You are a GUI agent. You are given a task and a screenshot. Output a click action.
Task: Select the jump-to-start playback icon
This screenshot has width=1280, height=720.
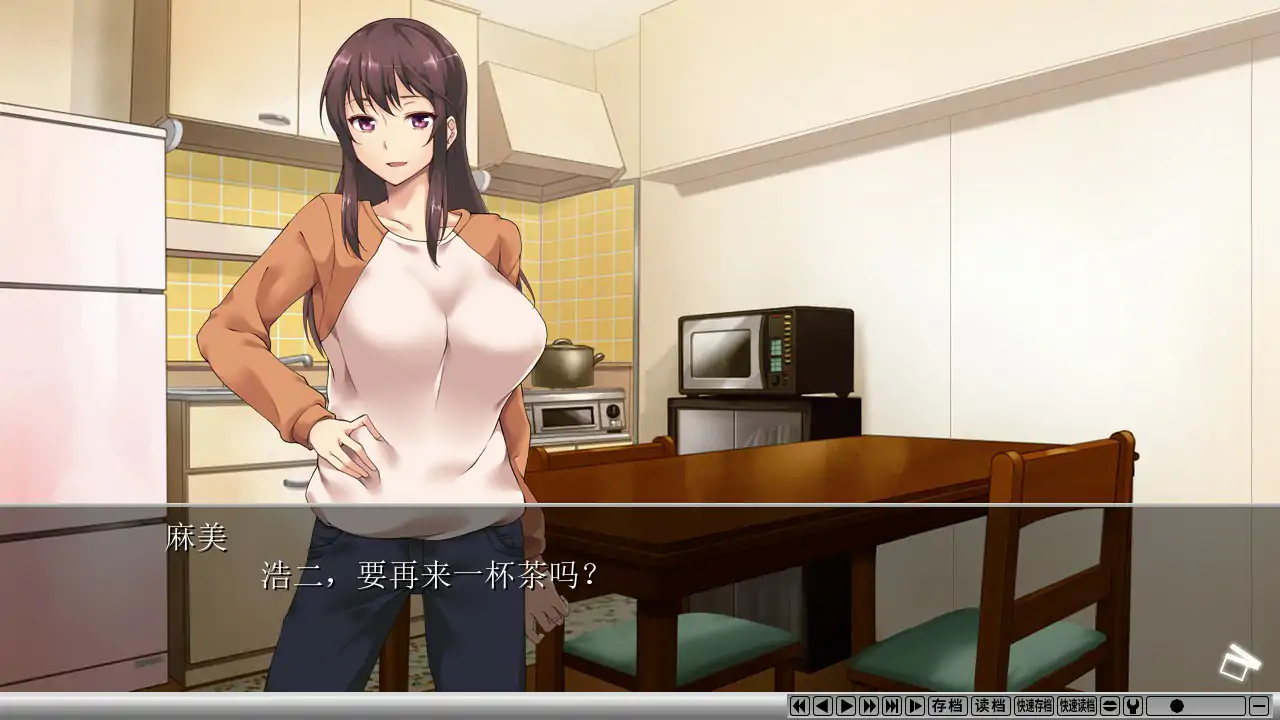(799, 708)
